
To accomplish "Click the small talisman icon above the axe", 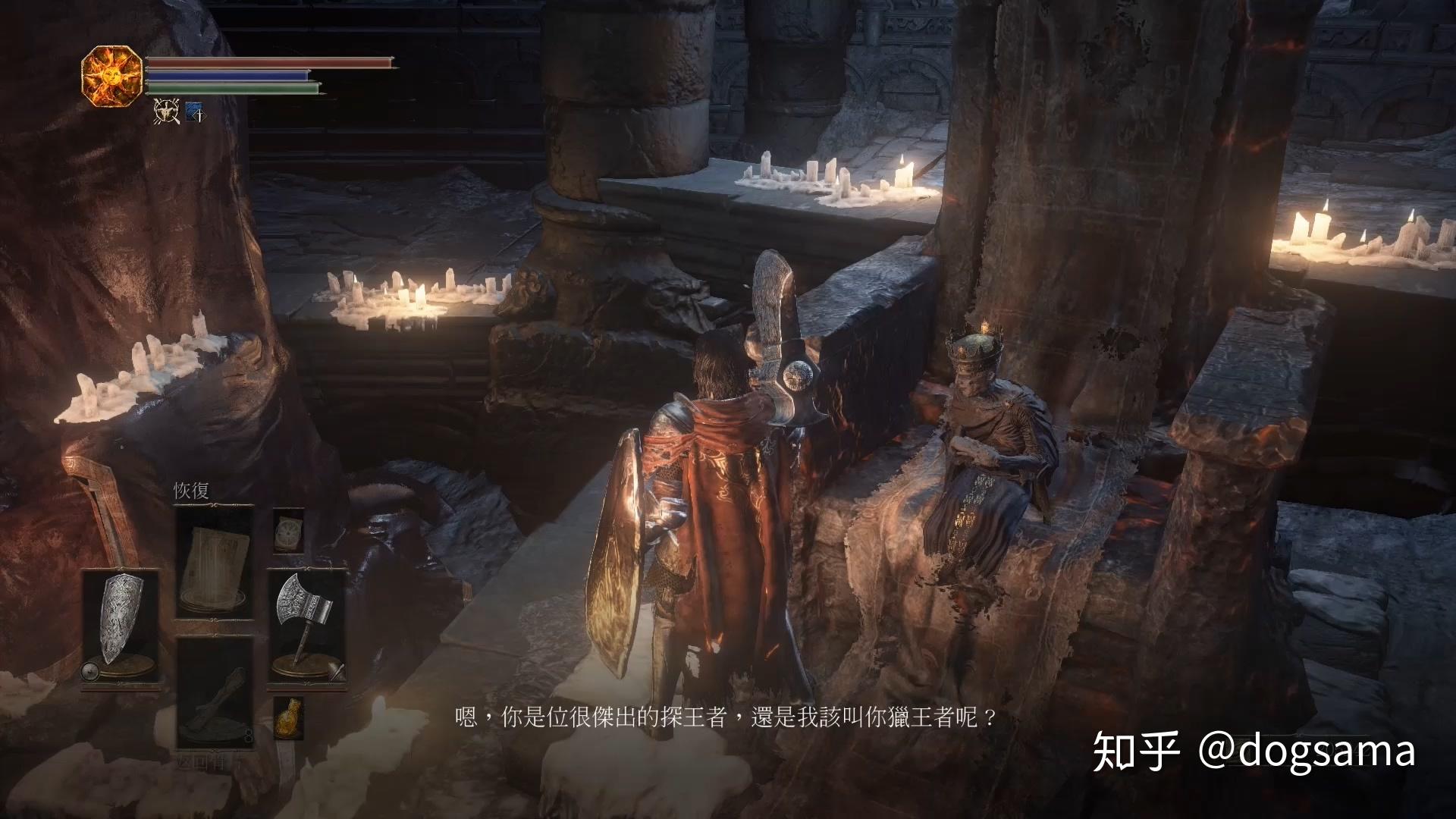I will click(x=288, y=529).
